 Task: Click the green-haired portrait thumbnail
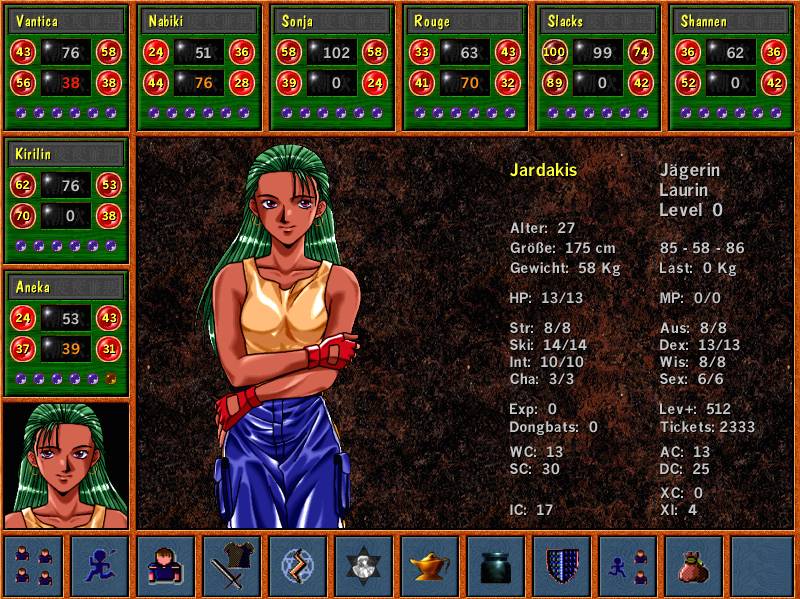(67, 465)
